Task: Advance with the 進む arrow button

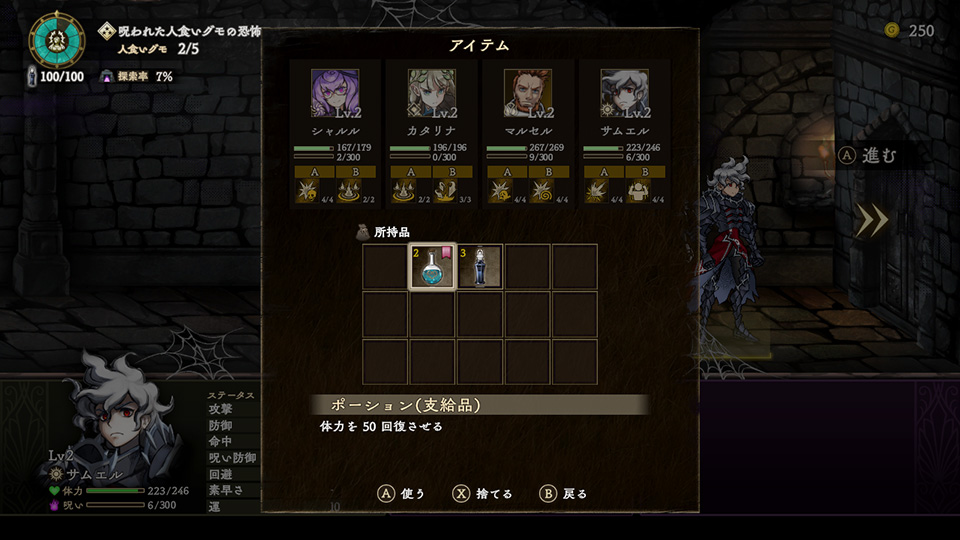Action: (873, 220)
